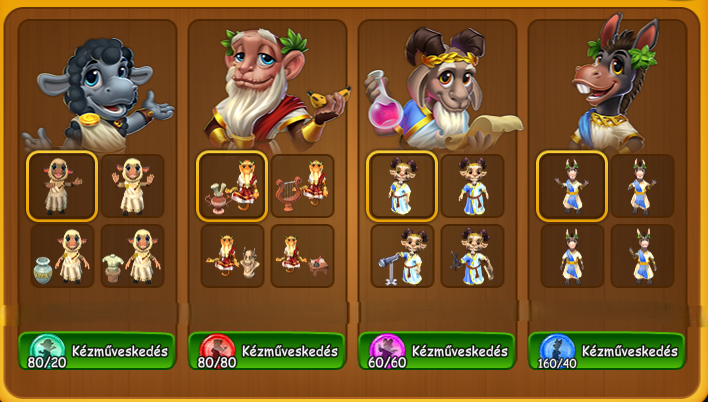This screenshot has width=708, height=402.
Task: Choose the goat with the telescope
Action: click(x=402, y=256)
